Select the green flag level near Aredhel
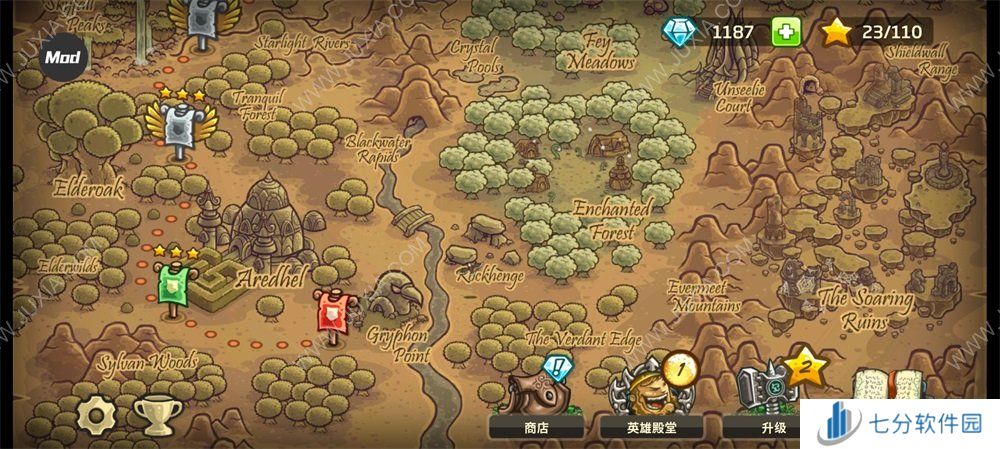This screenshot has height=449, width=1000. [172, 285]
